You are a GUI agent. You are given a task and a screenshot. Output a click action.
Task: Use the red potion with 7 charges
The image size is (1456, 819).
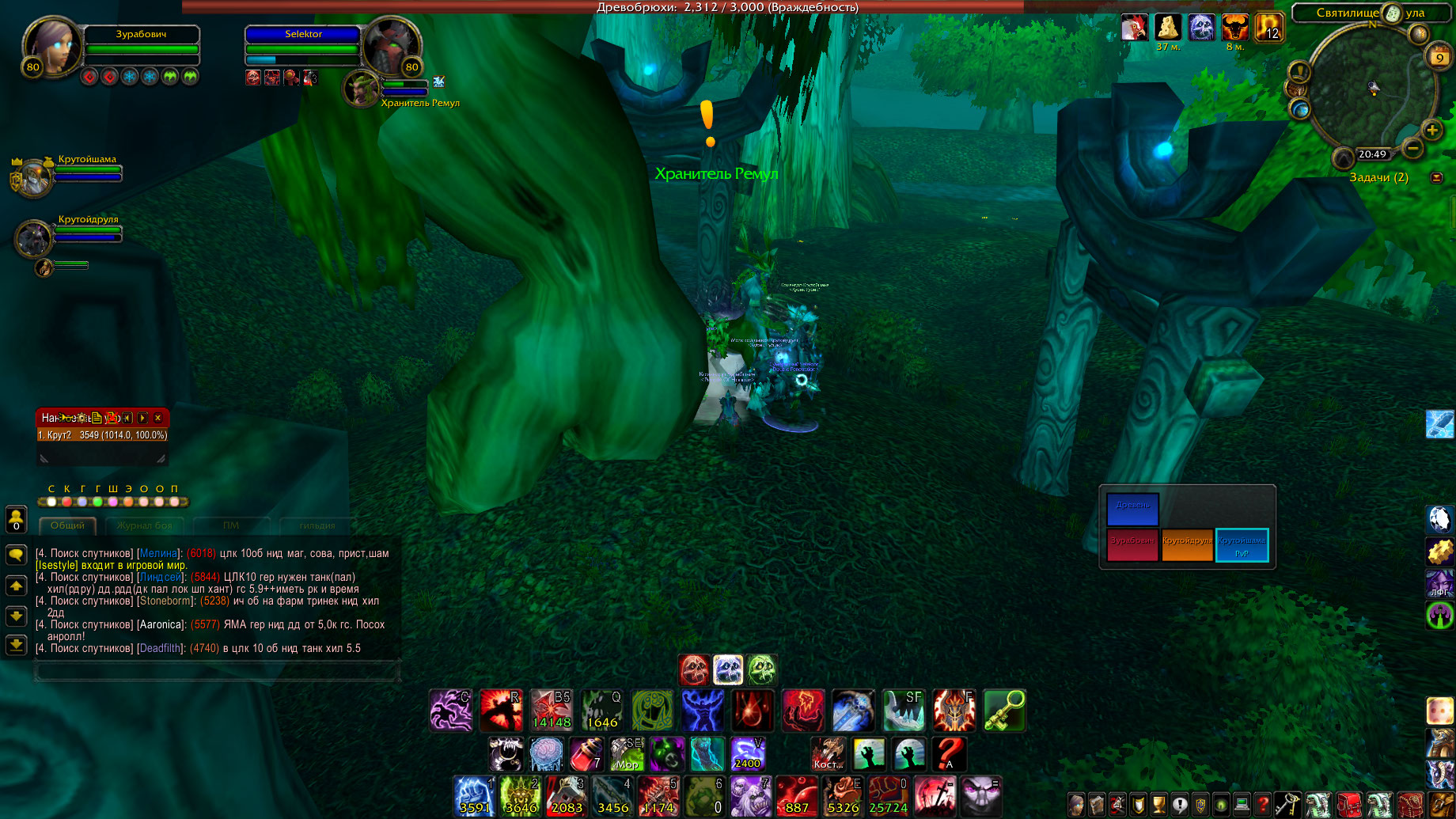pyautogui.click(x=586, y=754)
